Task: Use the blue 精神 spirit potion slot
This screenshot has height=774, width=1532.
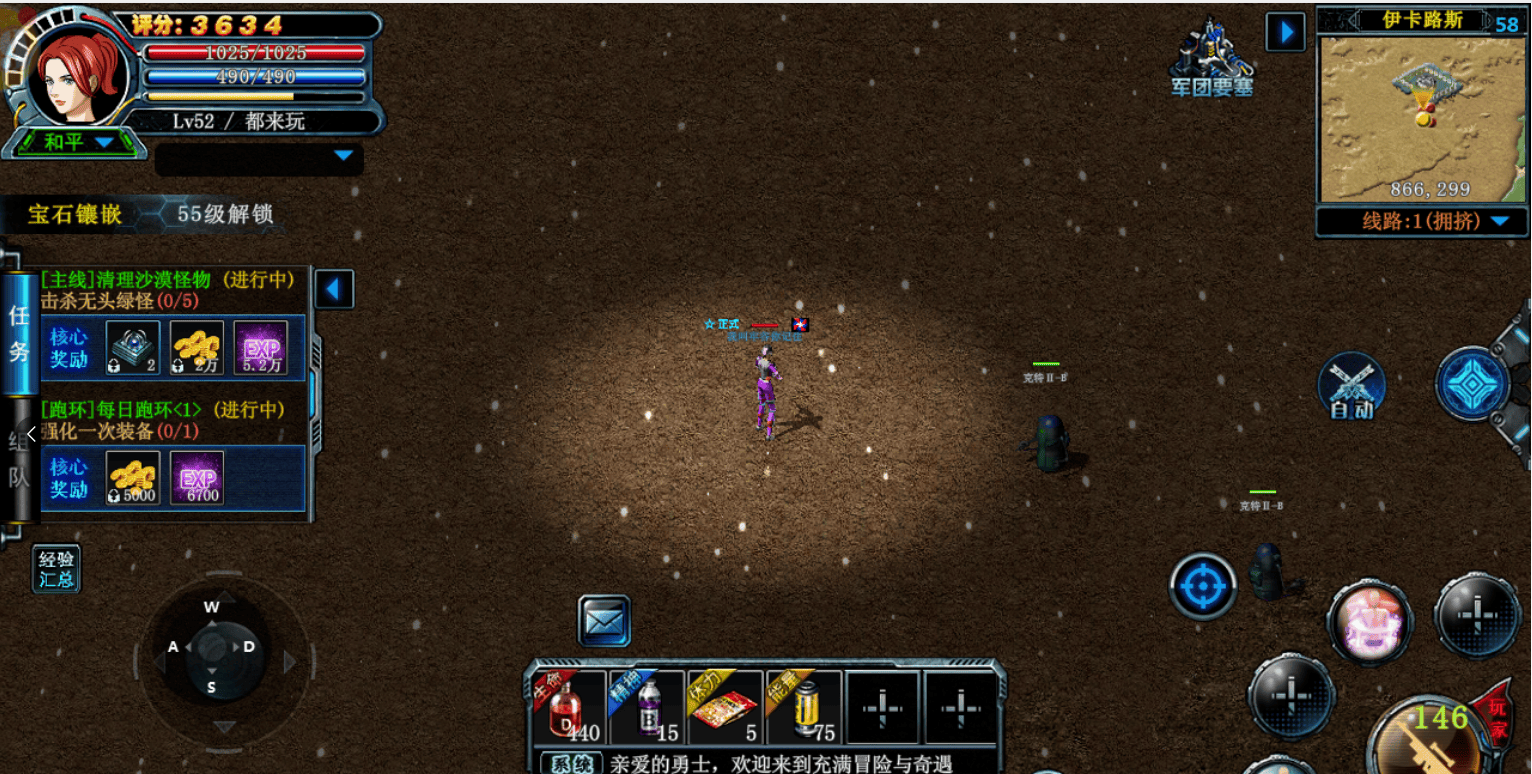Action: click(647, 709)
